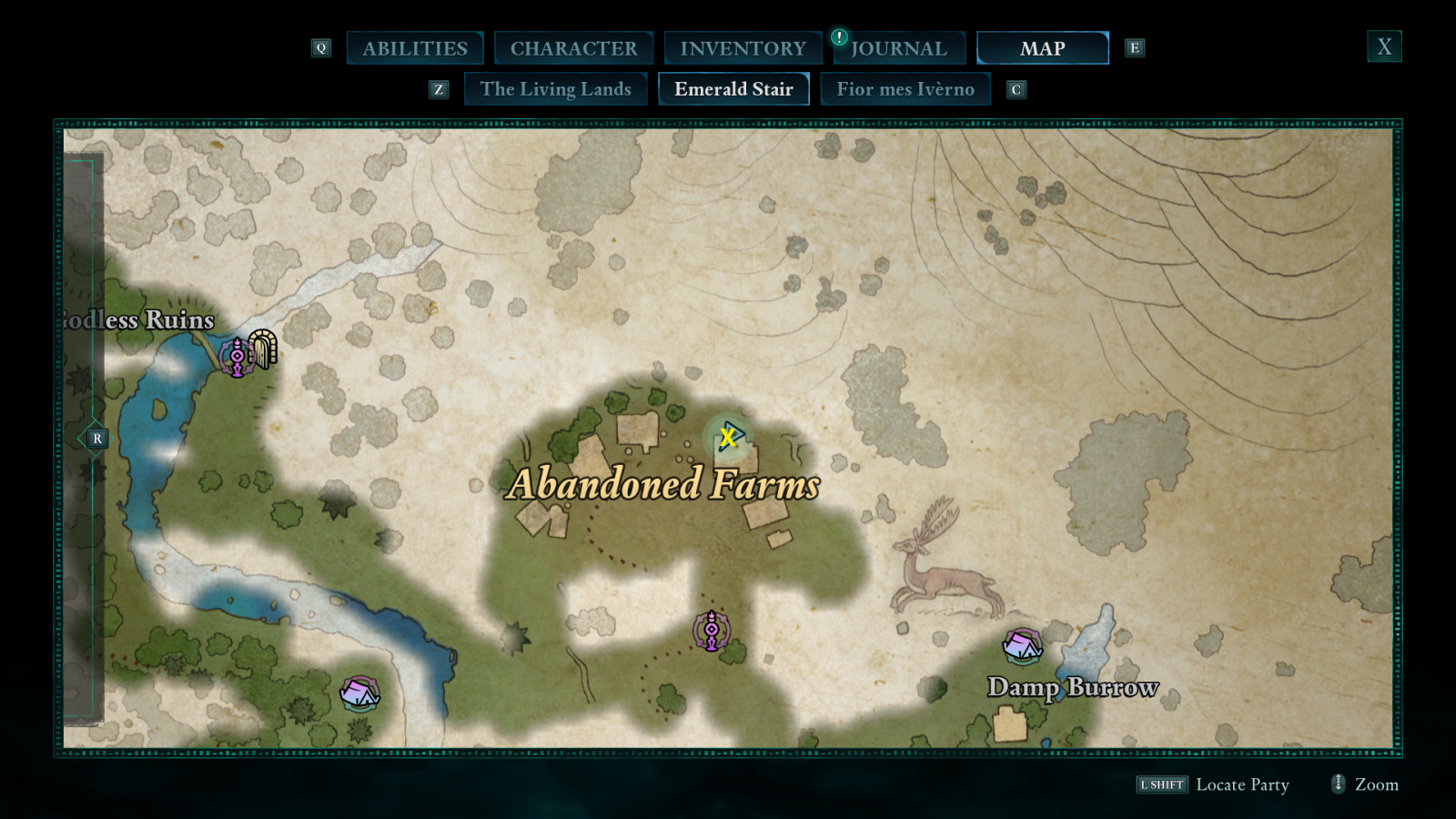
Task: Click the C key region cycle indicator
Action: pos(1016,89)
